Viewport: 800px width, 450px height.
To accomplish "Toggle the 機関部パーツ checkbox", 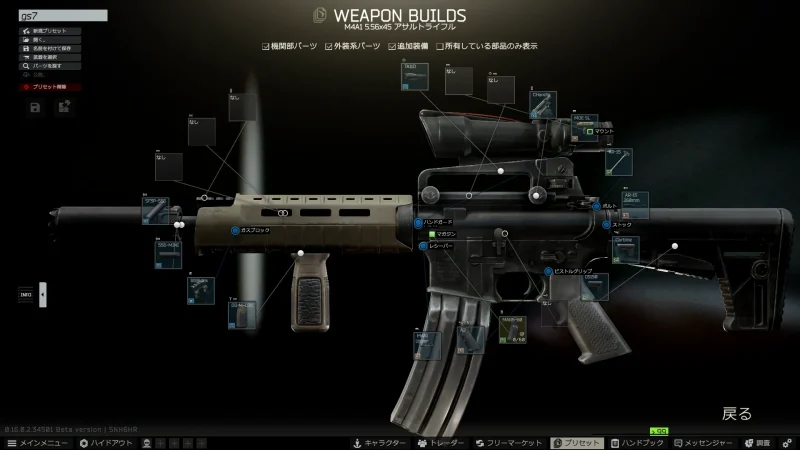I will 266,46.
